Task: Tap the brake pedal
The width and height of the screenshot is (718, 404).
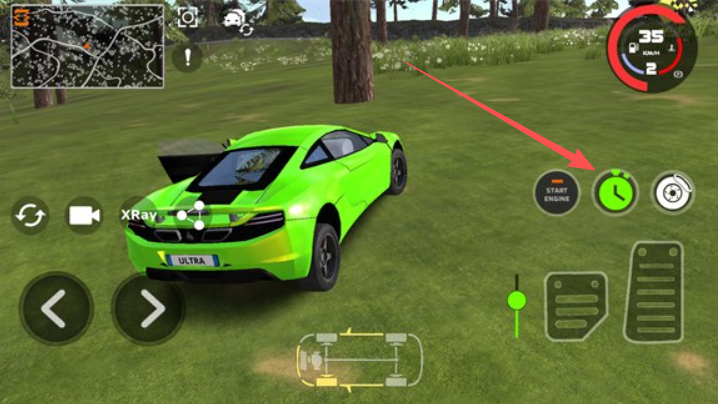Action: pyautogui.click(x=576, y=306)
